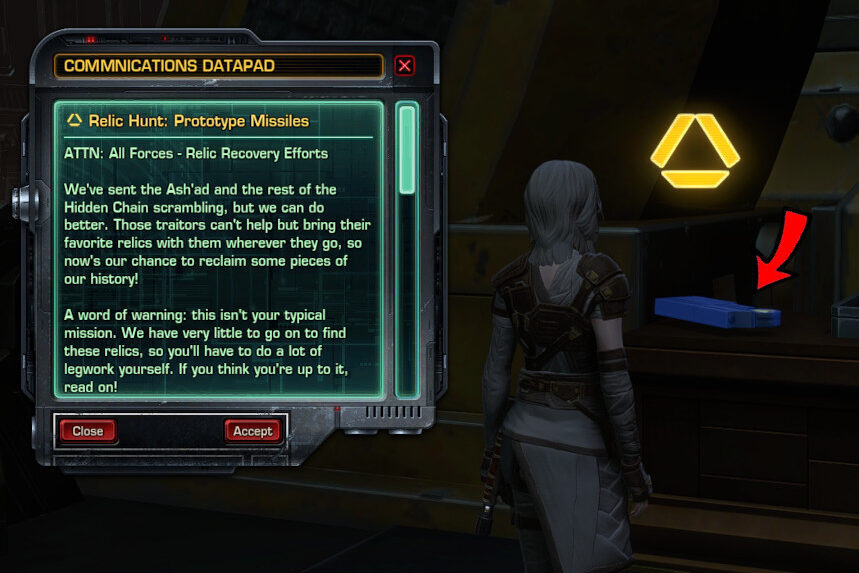Close the datapad with the Close button
This screenshot has height=573, width=859.
[x=88, y=431]
